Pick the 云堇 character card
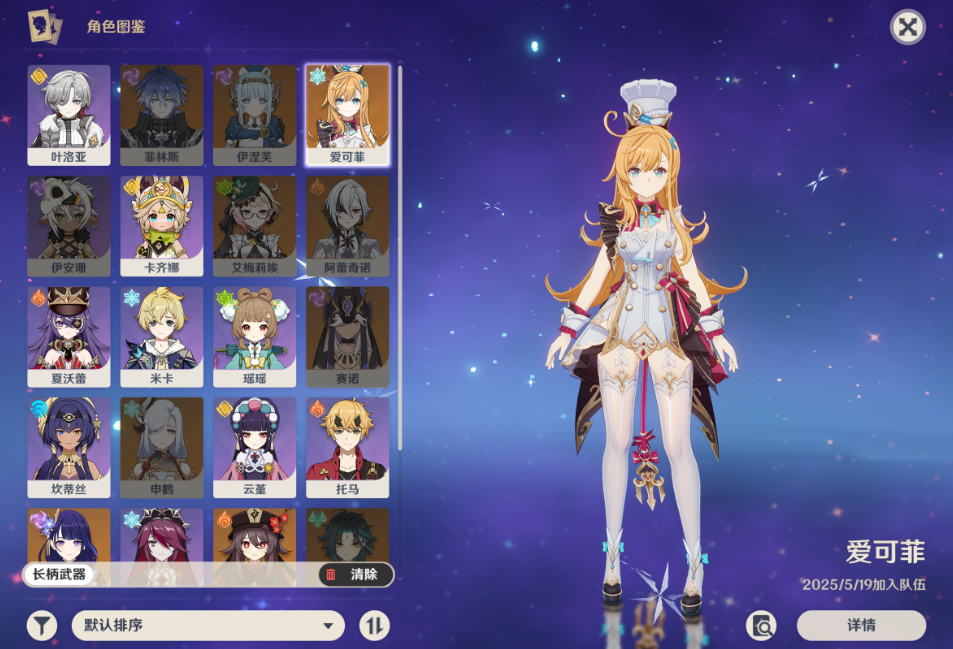The width and height of the screenshot is (953, 649). coord(254,447)
